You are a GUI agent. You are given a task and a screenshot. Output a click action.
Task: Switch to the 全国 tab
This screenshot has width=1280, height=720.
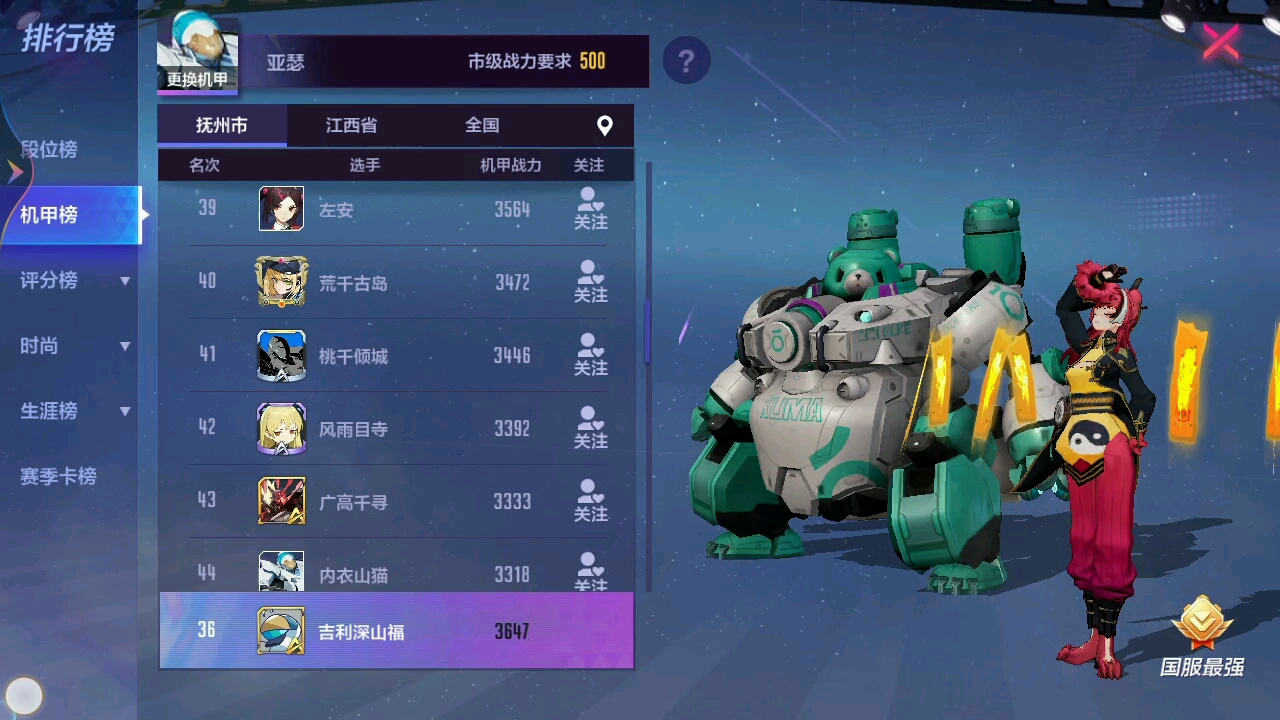483,125
